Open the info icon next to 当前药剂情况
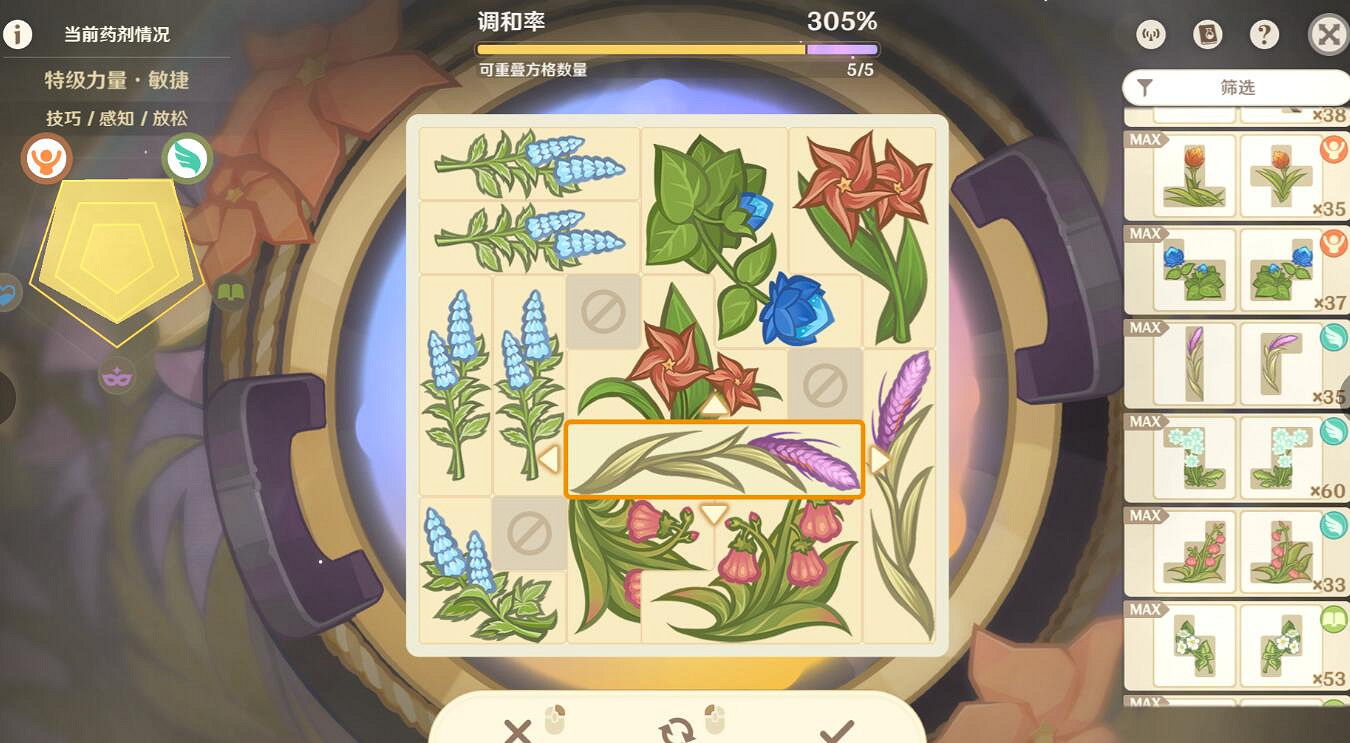The width and height of the screenshot is (1350, 743). [x=17, y=33]
